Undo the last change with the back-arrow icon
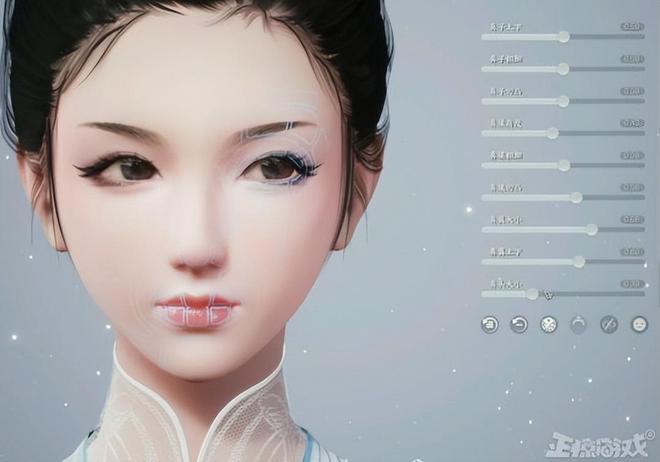 [x=519, y=324]
